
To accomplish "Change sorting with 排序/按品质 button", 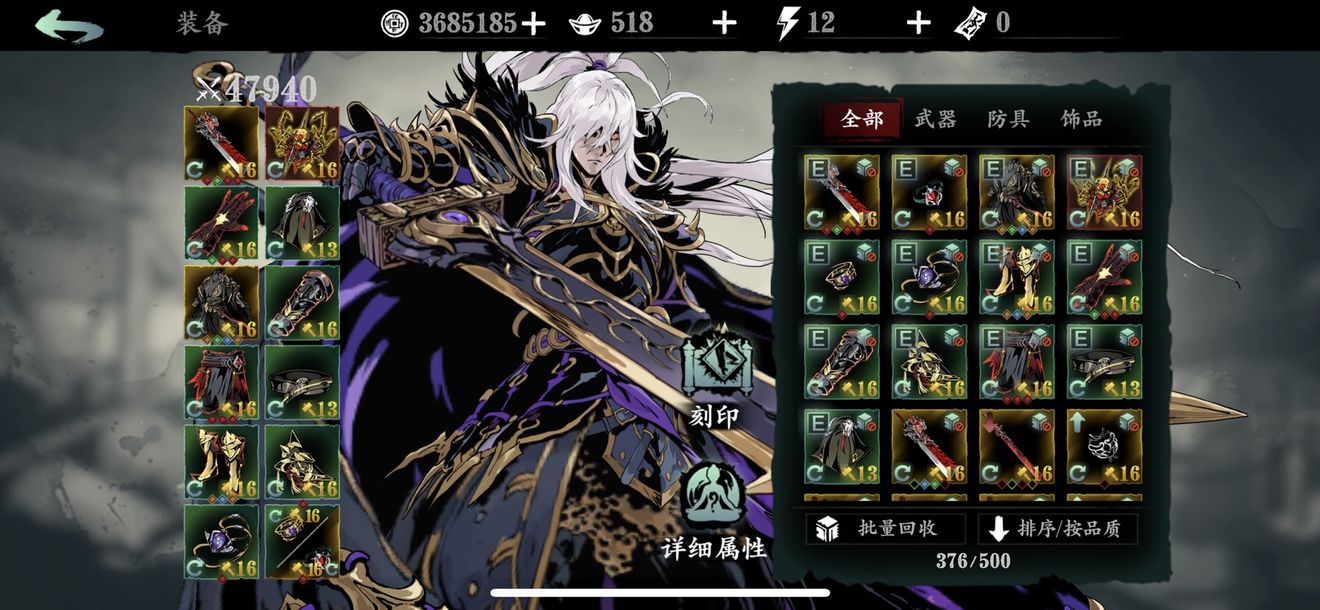I will [1058, 529].
